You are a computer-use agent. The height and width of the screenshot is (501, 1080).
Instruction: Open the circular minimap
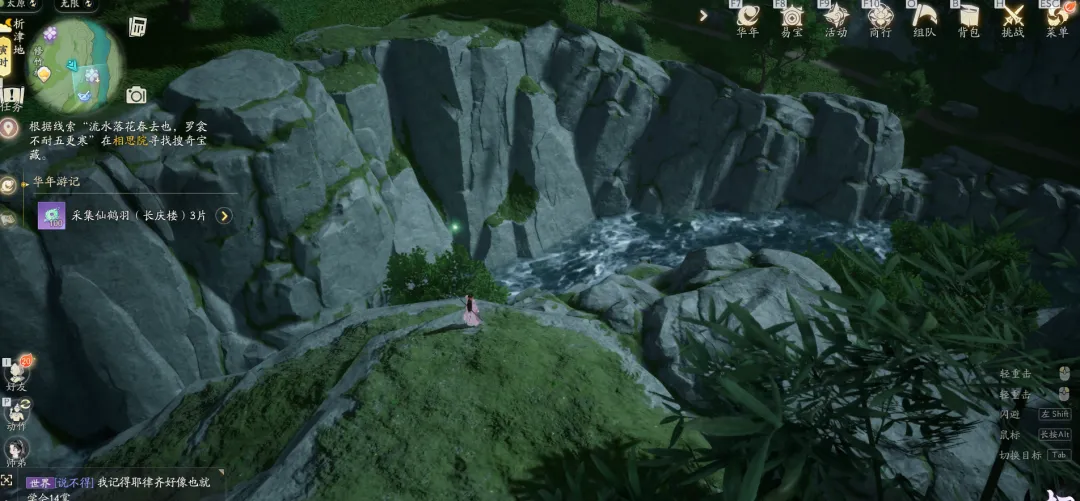coord(73,65)
